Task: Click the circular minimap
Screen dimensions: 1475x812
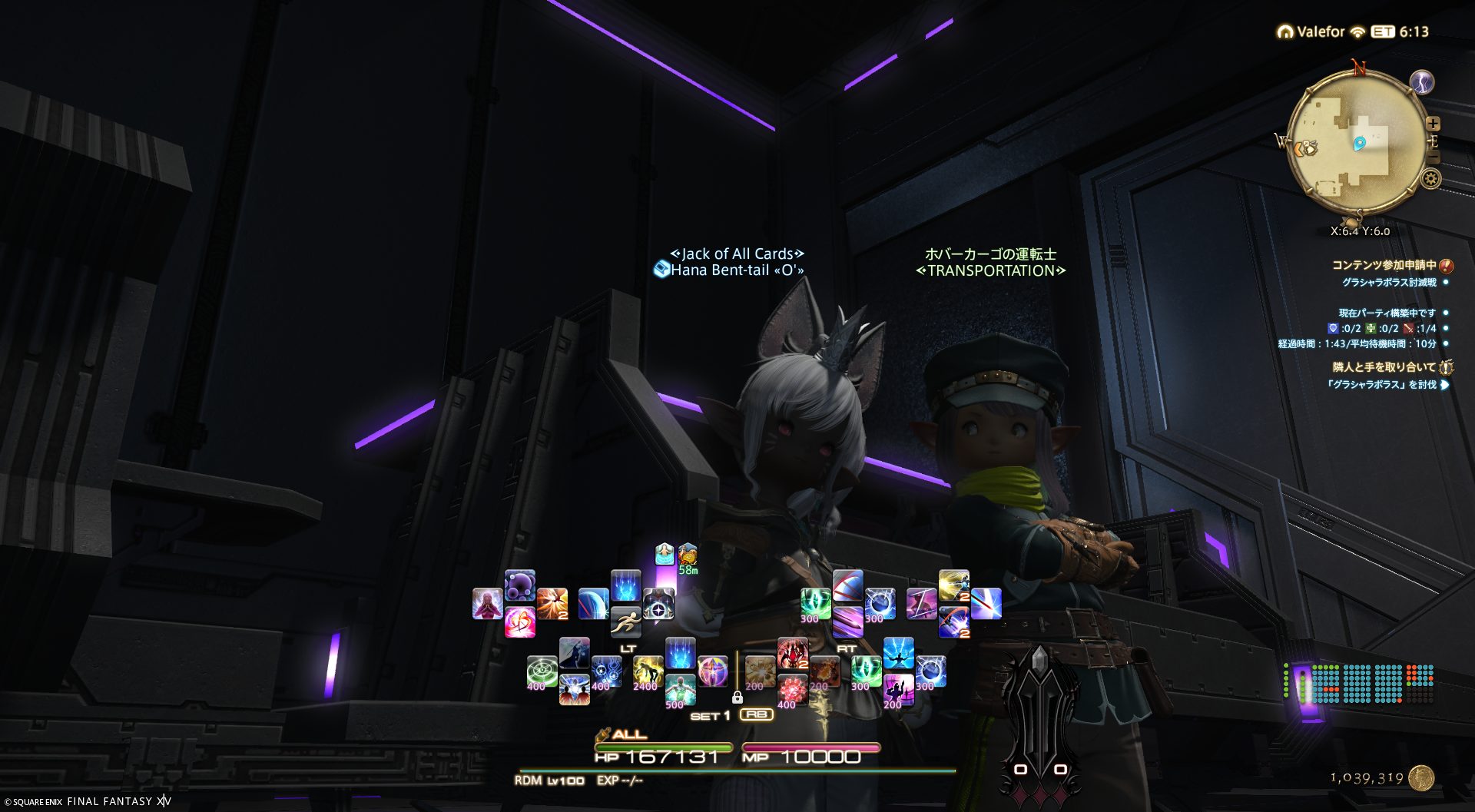Action: pyautogui.click(x=1356, y=142)
